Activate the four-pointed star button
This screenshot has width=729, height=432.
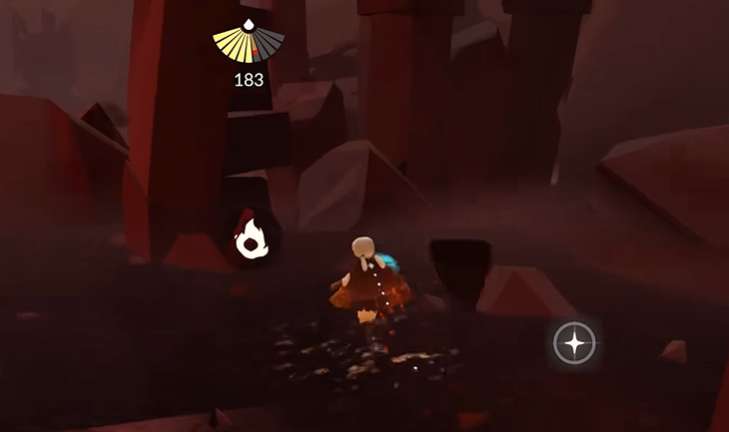(x=575, y=344)
